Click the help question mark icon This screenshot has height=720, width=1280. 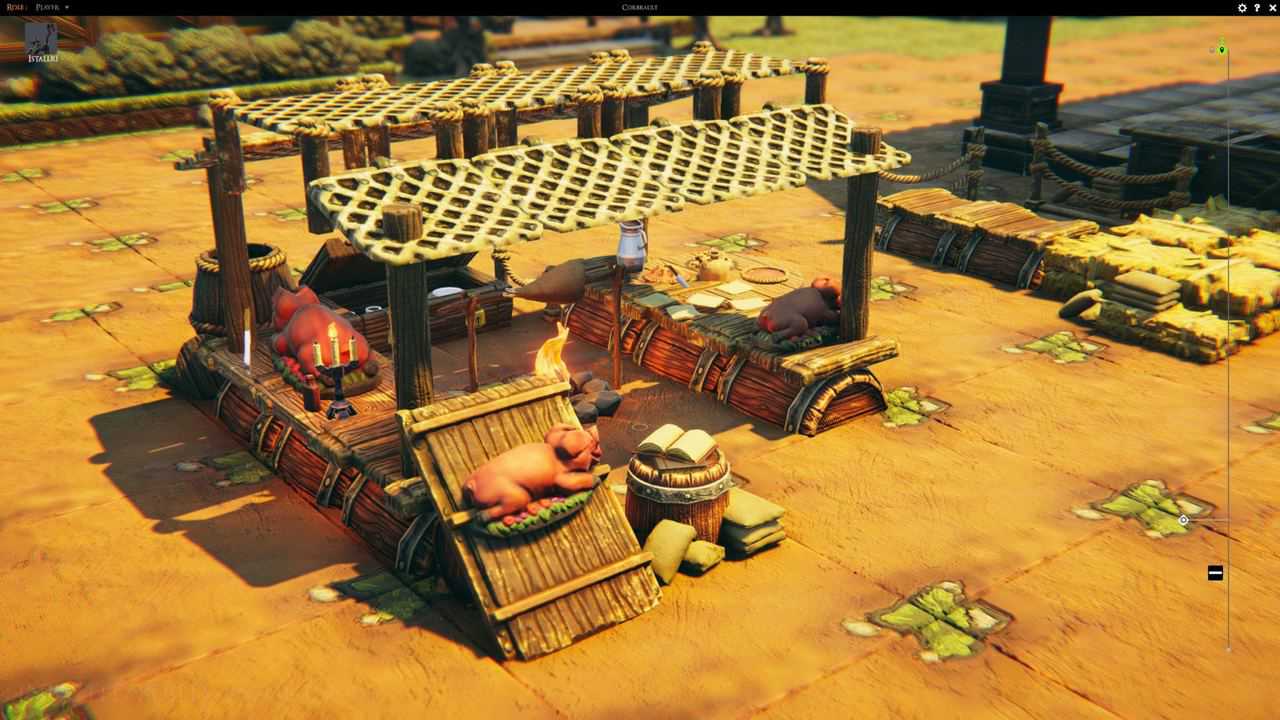(1257, 8)
